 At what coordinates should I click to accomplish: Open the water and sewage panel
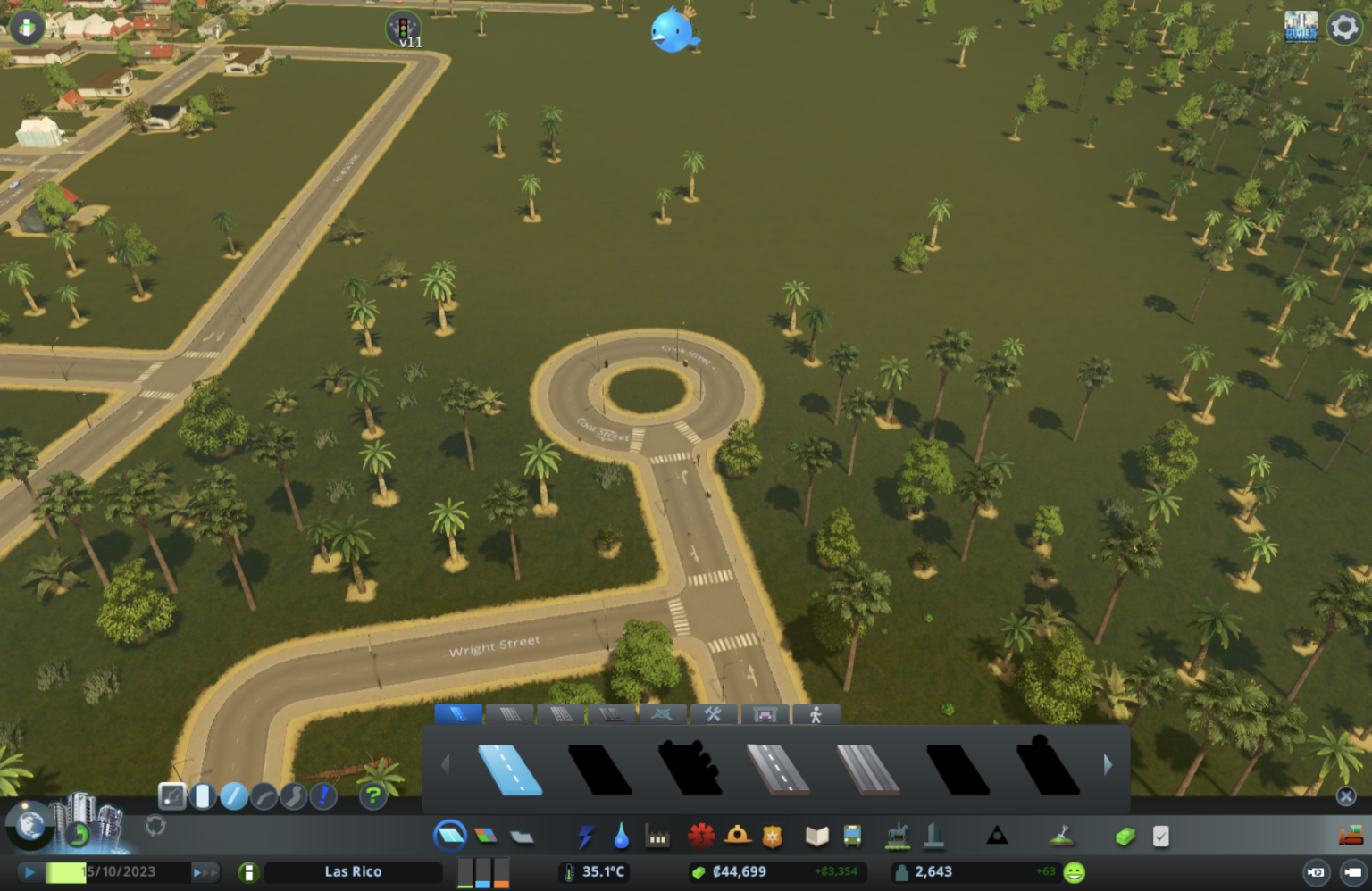[x=623, y=835]
